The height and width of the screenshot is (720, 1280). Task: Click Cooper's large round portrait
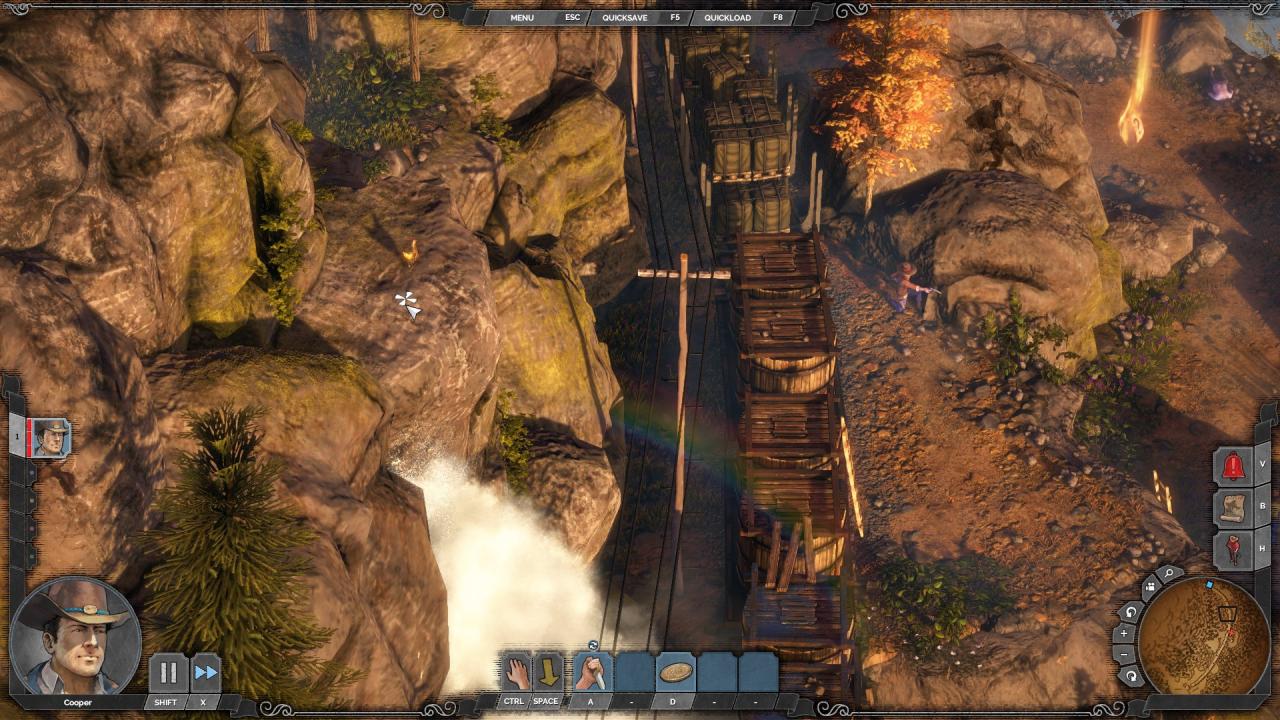(75, 636)
